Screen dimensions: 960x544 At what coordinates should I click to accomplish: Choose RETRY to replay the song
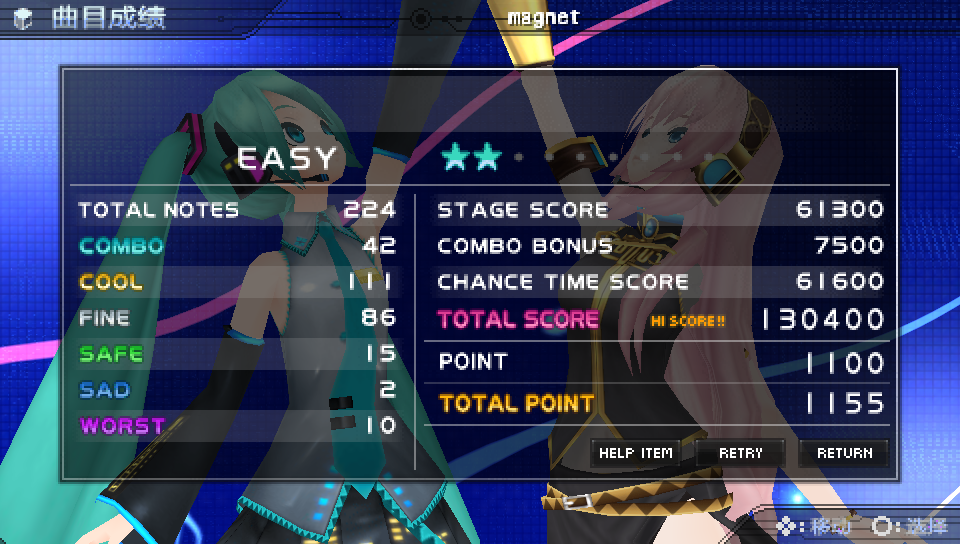point(740,453)
